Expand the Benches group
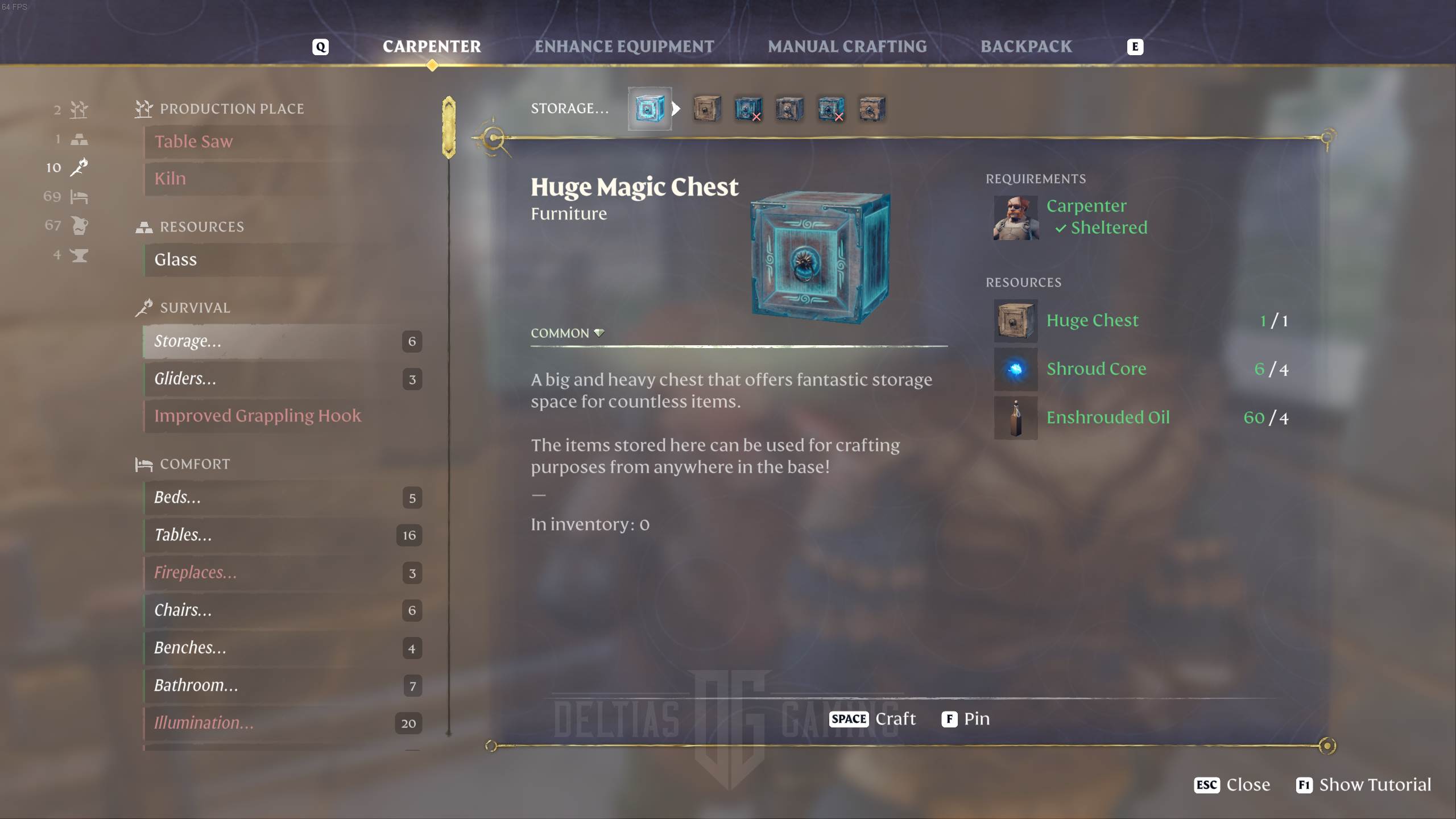Screen dimensions: 1456x819 pos(190,648)
